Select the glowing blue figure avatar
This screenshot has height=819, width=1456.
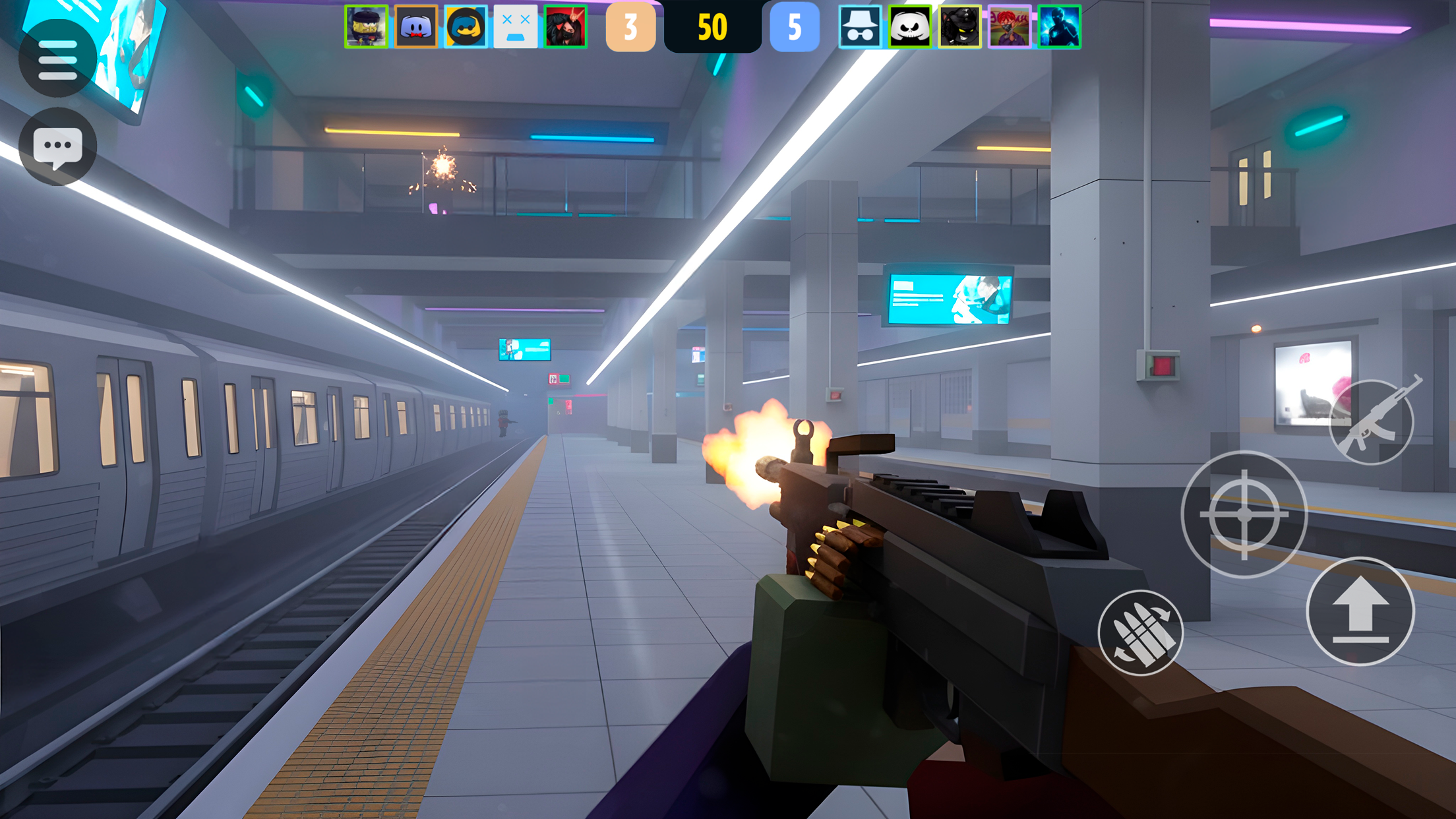click(x=1059, y=27)
